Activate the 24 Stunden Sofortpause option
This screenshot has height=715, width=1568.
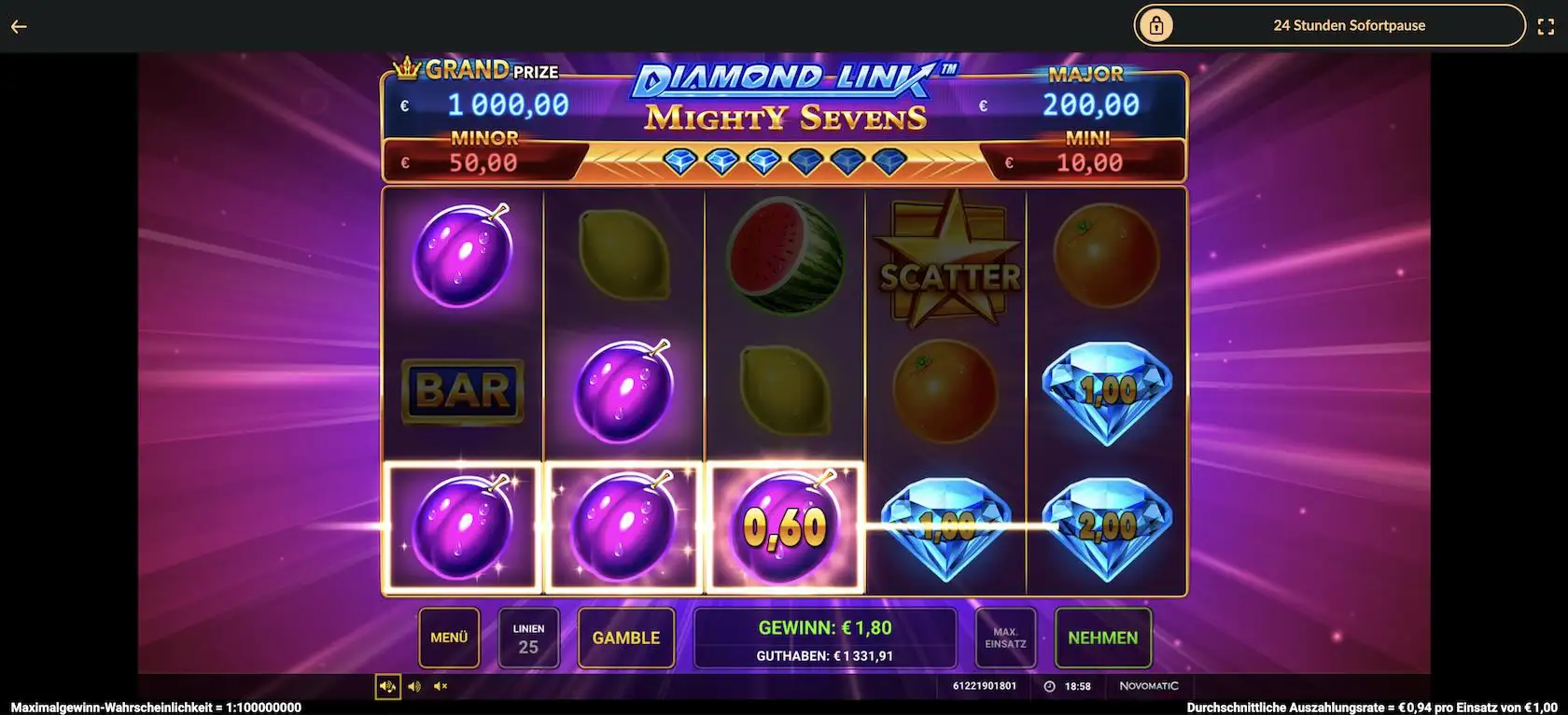[x=1349, y=25]
